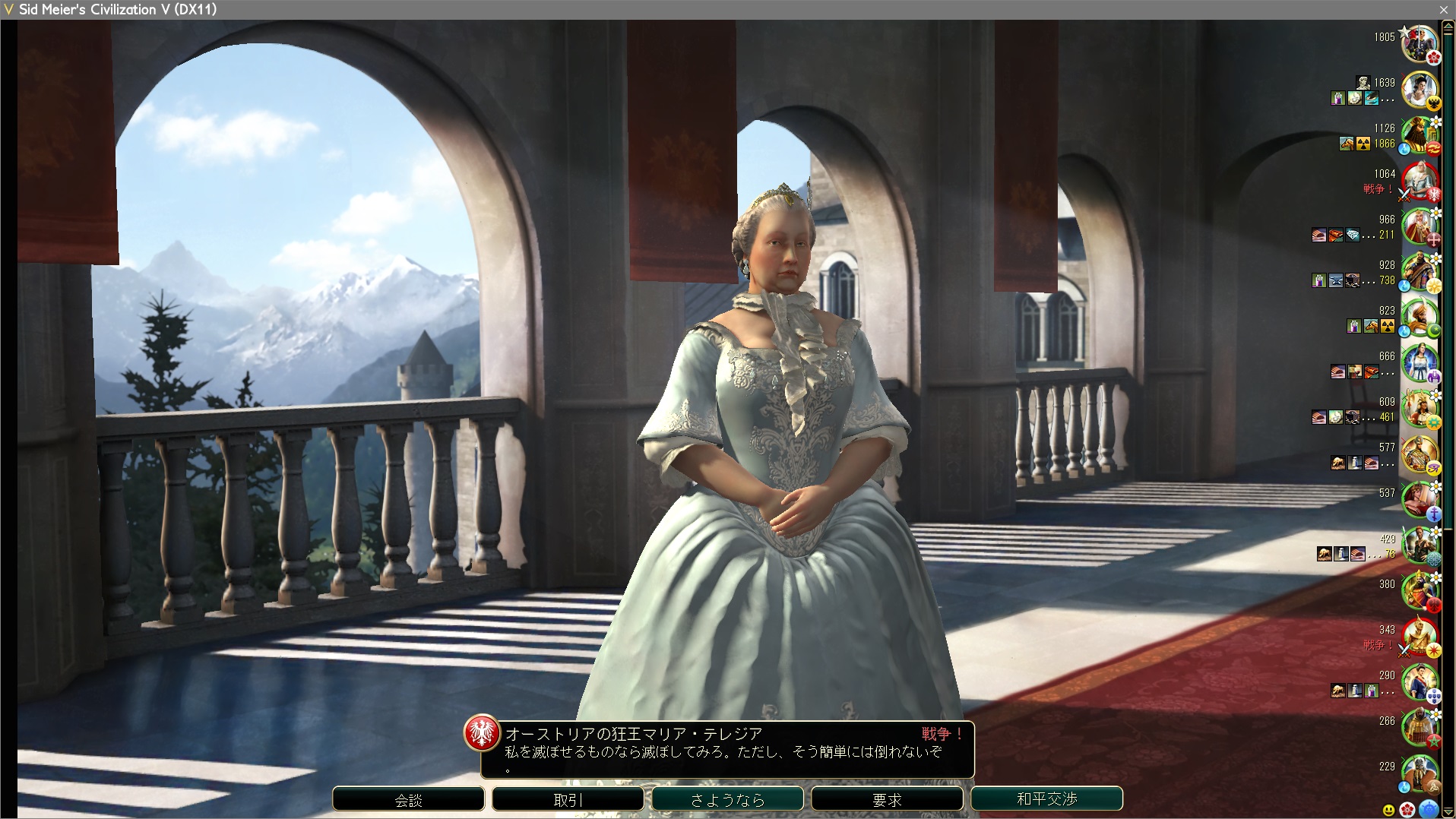This screenshot has width=1456, height=819.
Task: Click the leader list's scroll-down arrow
Action: (1448, 812)
